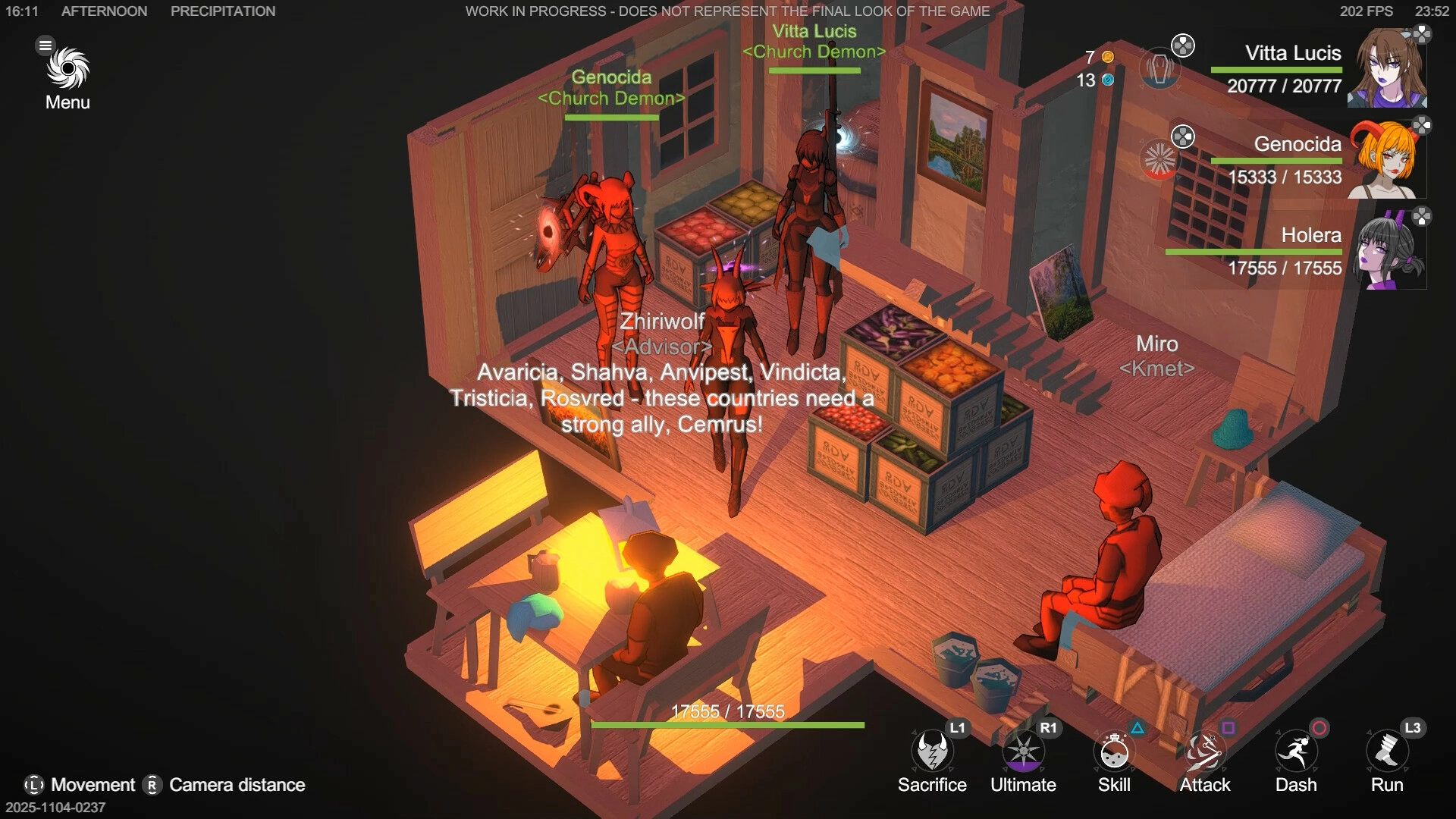Activate the Dash action icon
The image size is (1456, 819).
(x=1296, y=752)
